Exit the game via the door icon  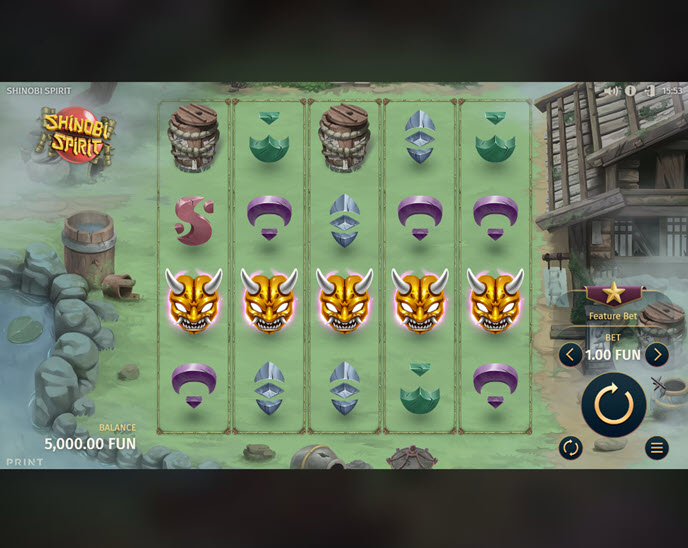[649, 91]
